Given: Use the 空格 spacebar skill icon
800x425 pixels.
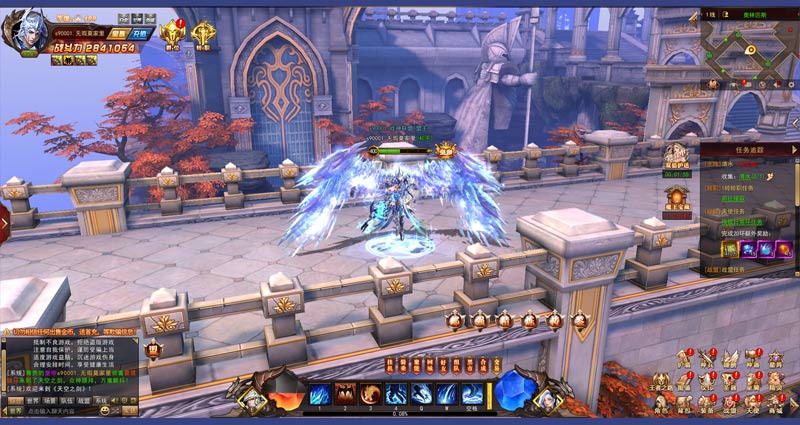Looking at the screenshot, I should click(x=473, y=393).
